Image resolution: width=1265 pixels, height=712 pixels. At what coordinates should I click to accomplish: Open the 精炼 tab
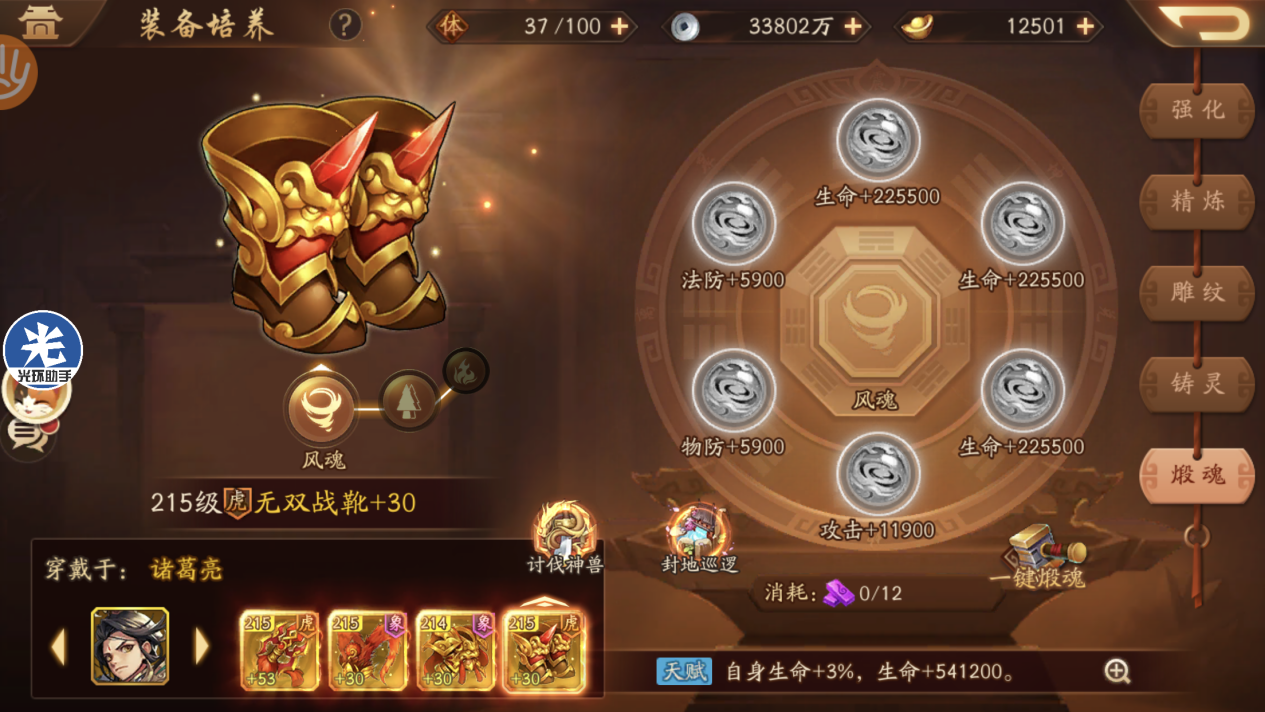(1197, 201)
